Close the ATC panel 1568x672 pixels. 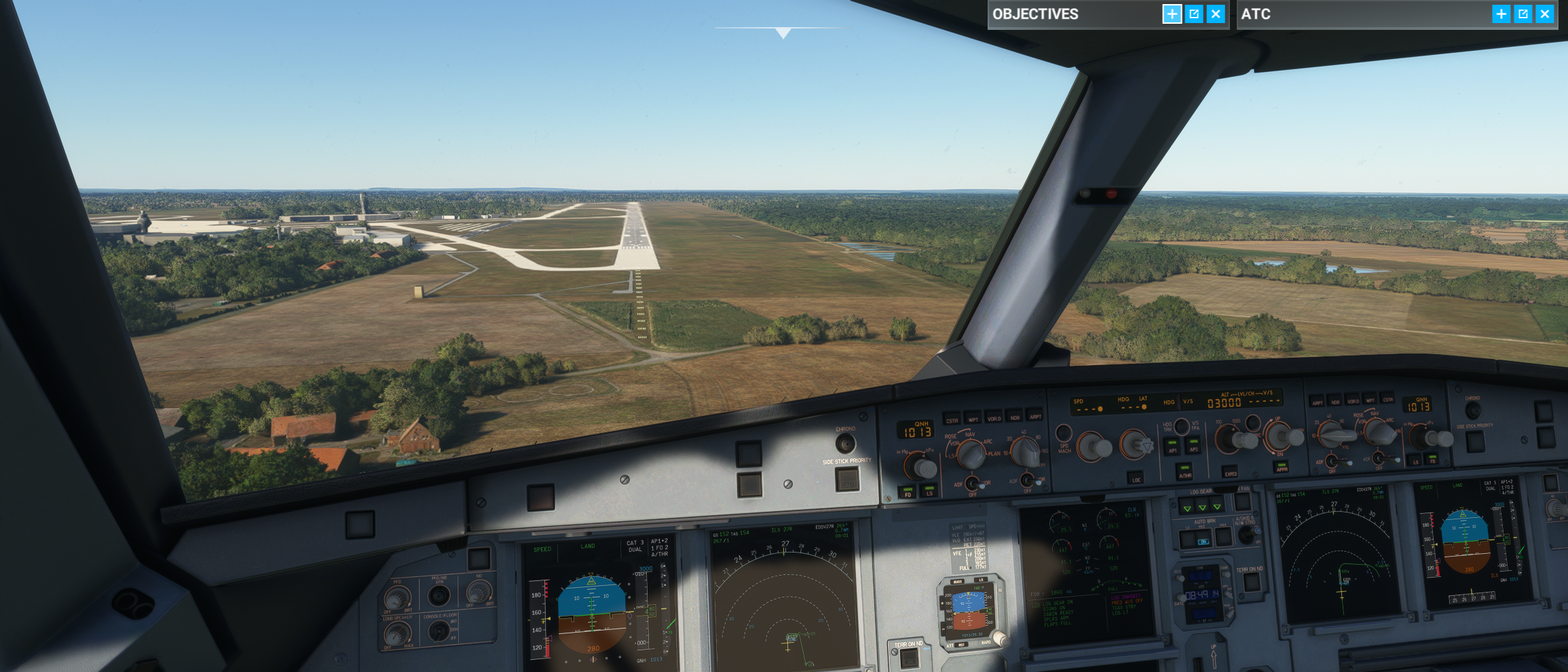(1545, 14)
